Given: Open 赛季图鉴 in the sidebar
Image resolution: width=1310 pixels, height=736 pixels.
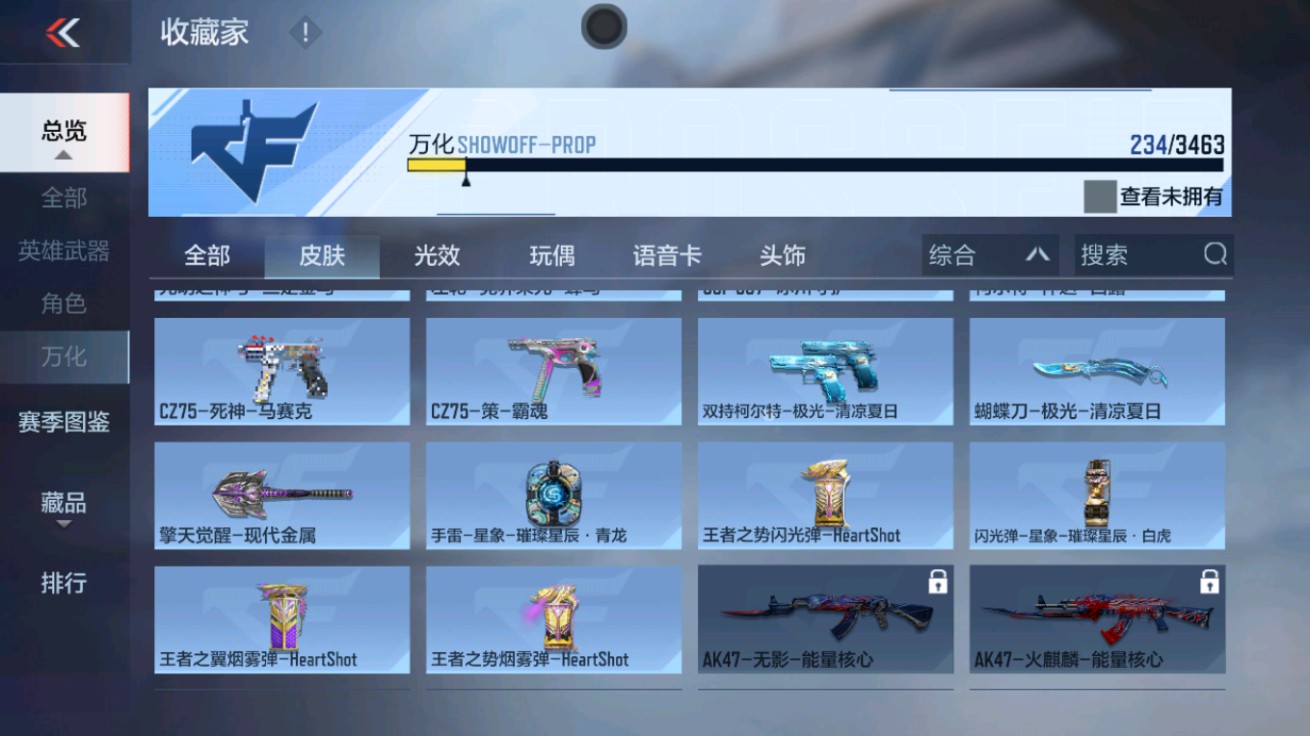Looking at the screenshot, I should coord(64,423).
